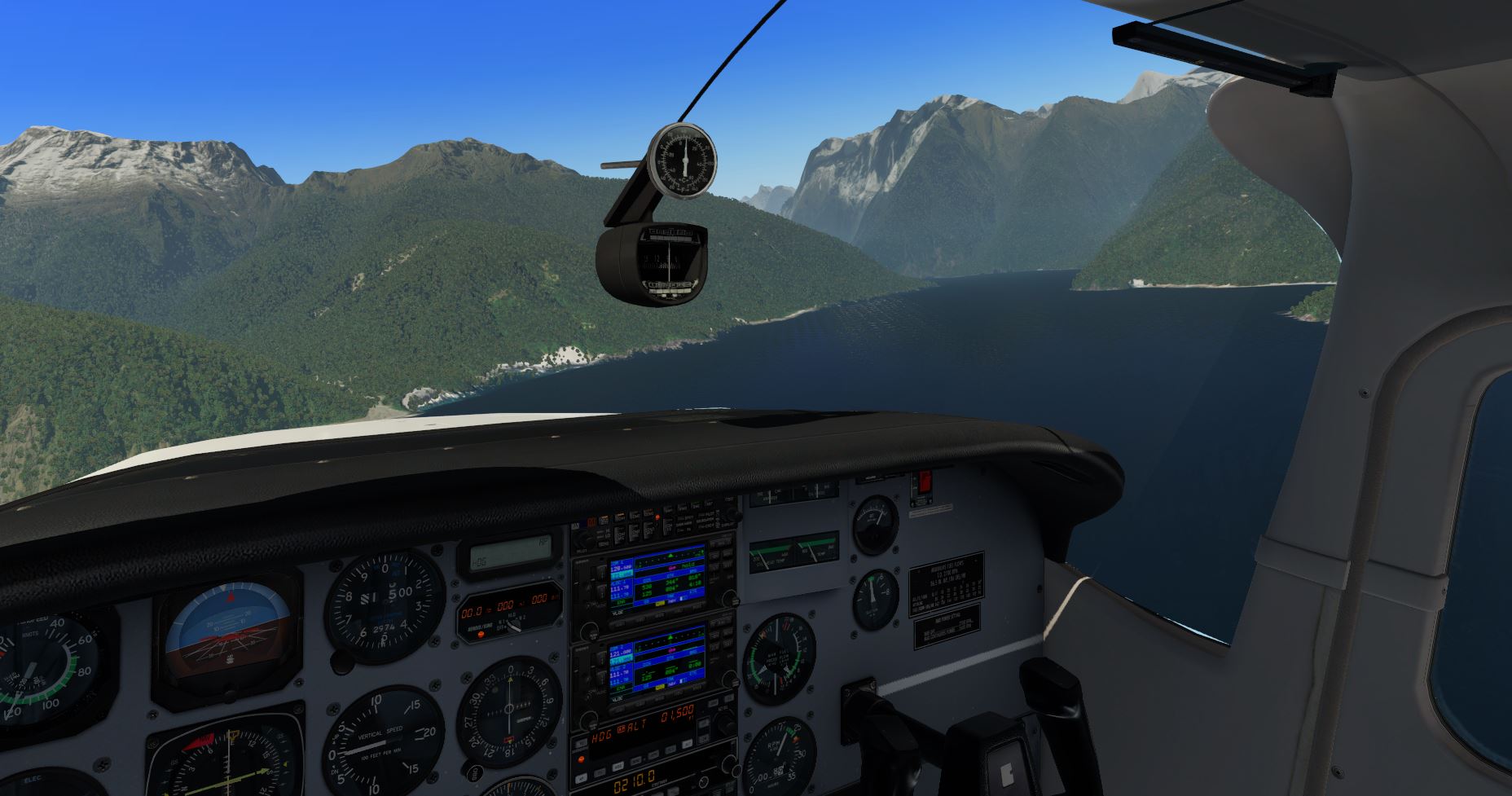The image size is (1512, 796).
Task: Click the upper GPS unit's map screen
Action: click(656, 579)
